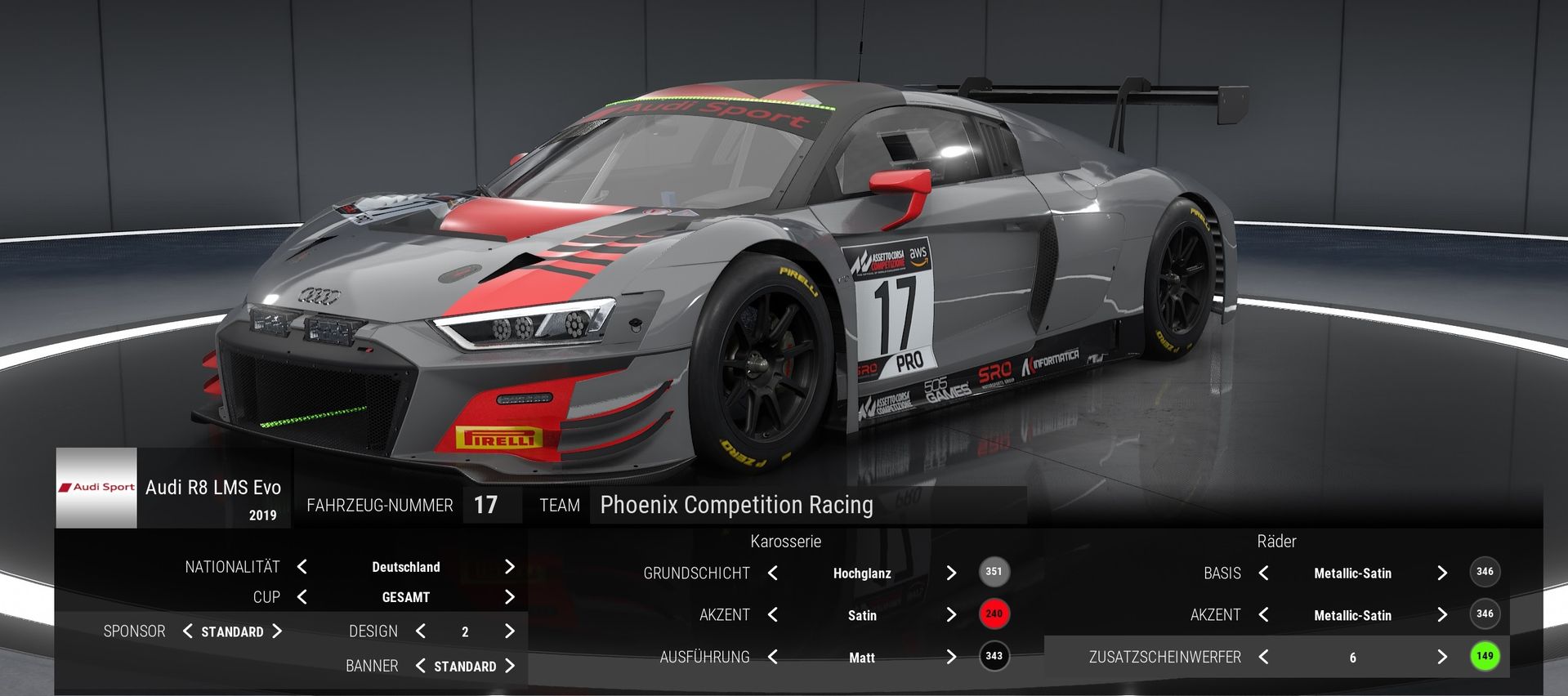Image resolution: width=1568 pixels, height=696 pixels.
Task: Increase the Zusatzscheinwerfer value
Action: pos(1442,657)
